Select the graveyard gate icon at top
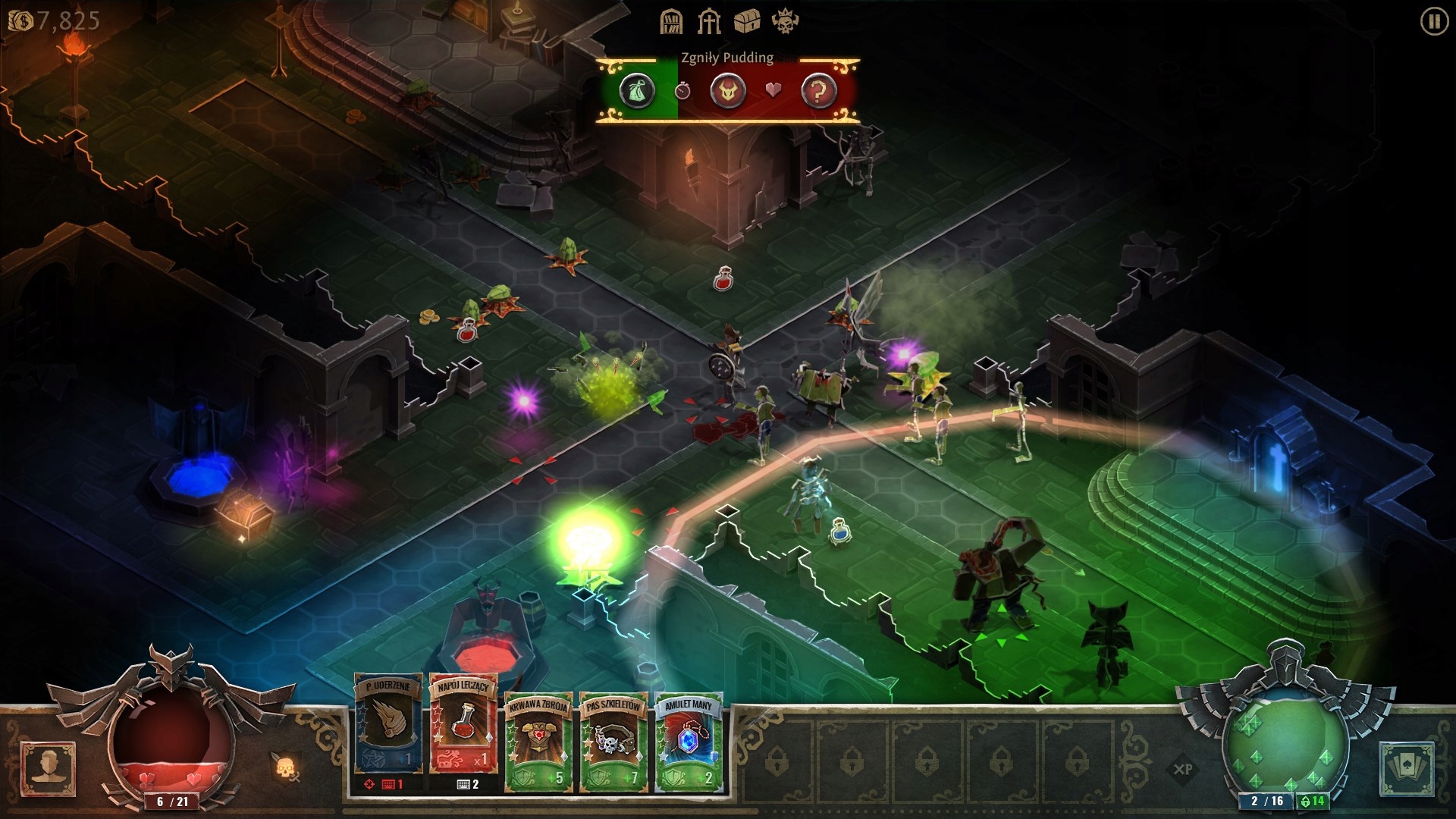The height and width of the screenshot is (819, 1456). click(708, 21)
